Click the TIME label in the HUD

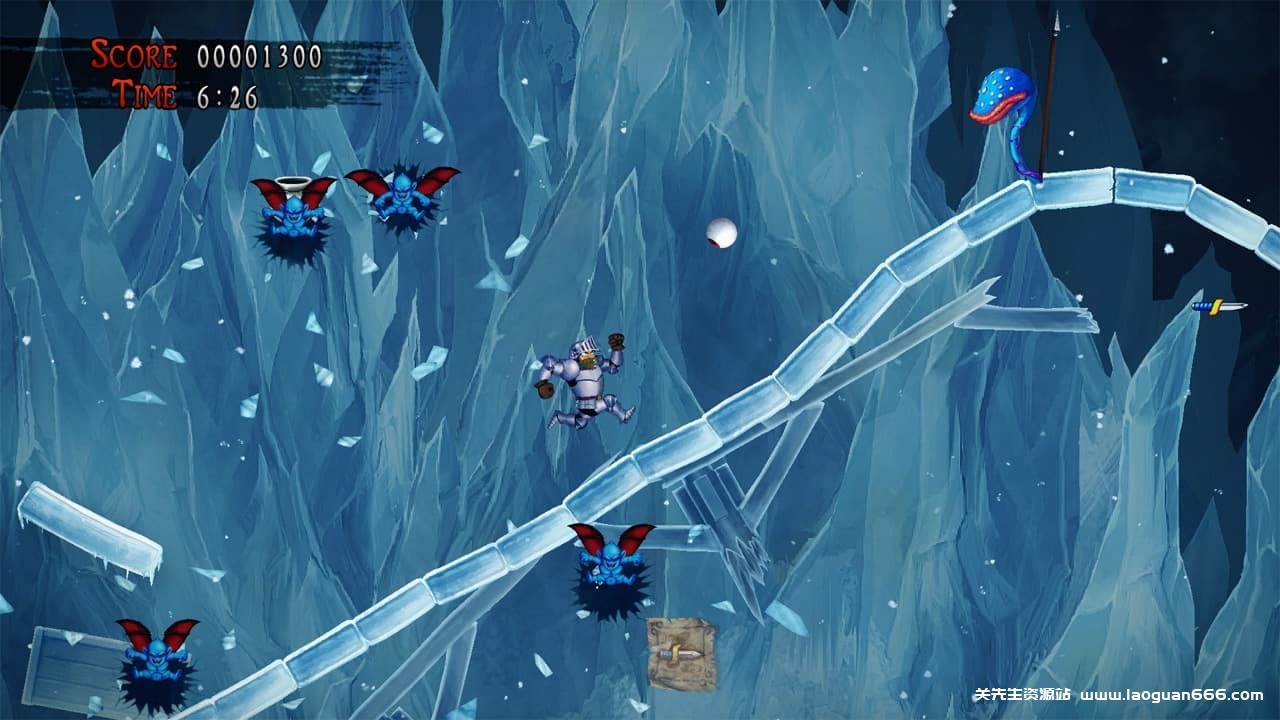click(147, 96)
